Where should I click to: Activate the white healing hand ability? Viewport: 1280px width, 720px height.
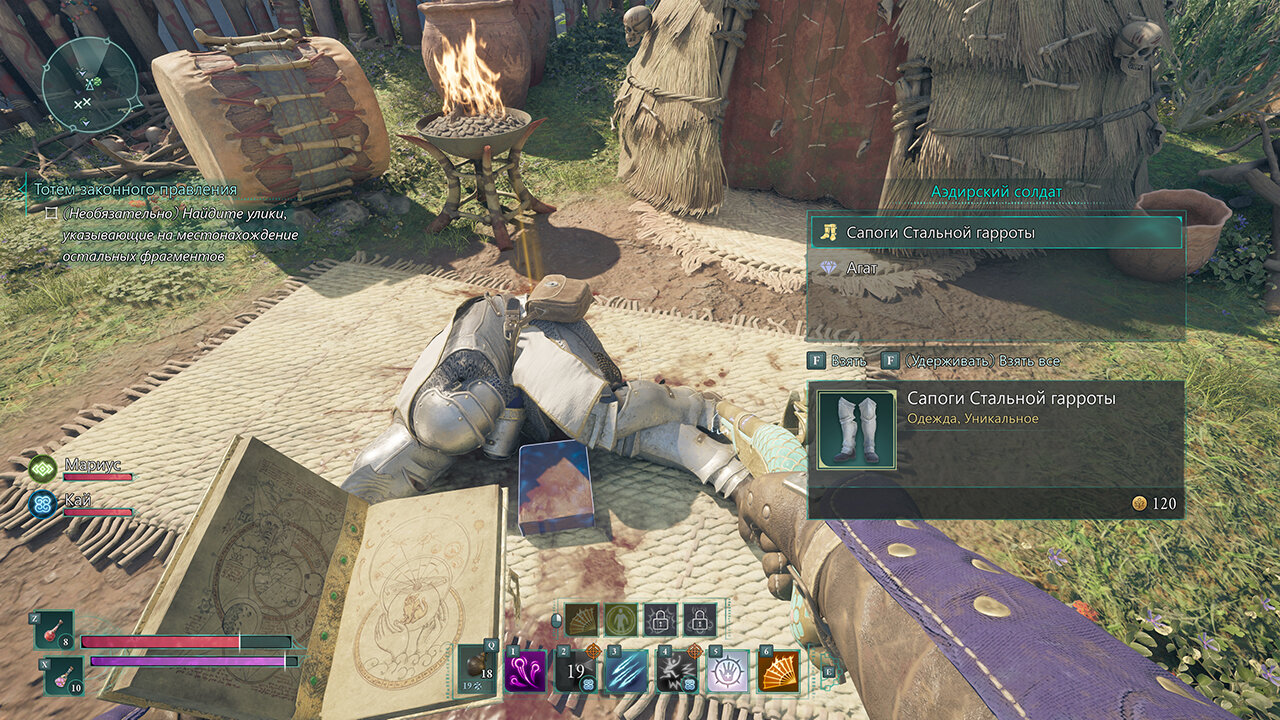728,671
